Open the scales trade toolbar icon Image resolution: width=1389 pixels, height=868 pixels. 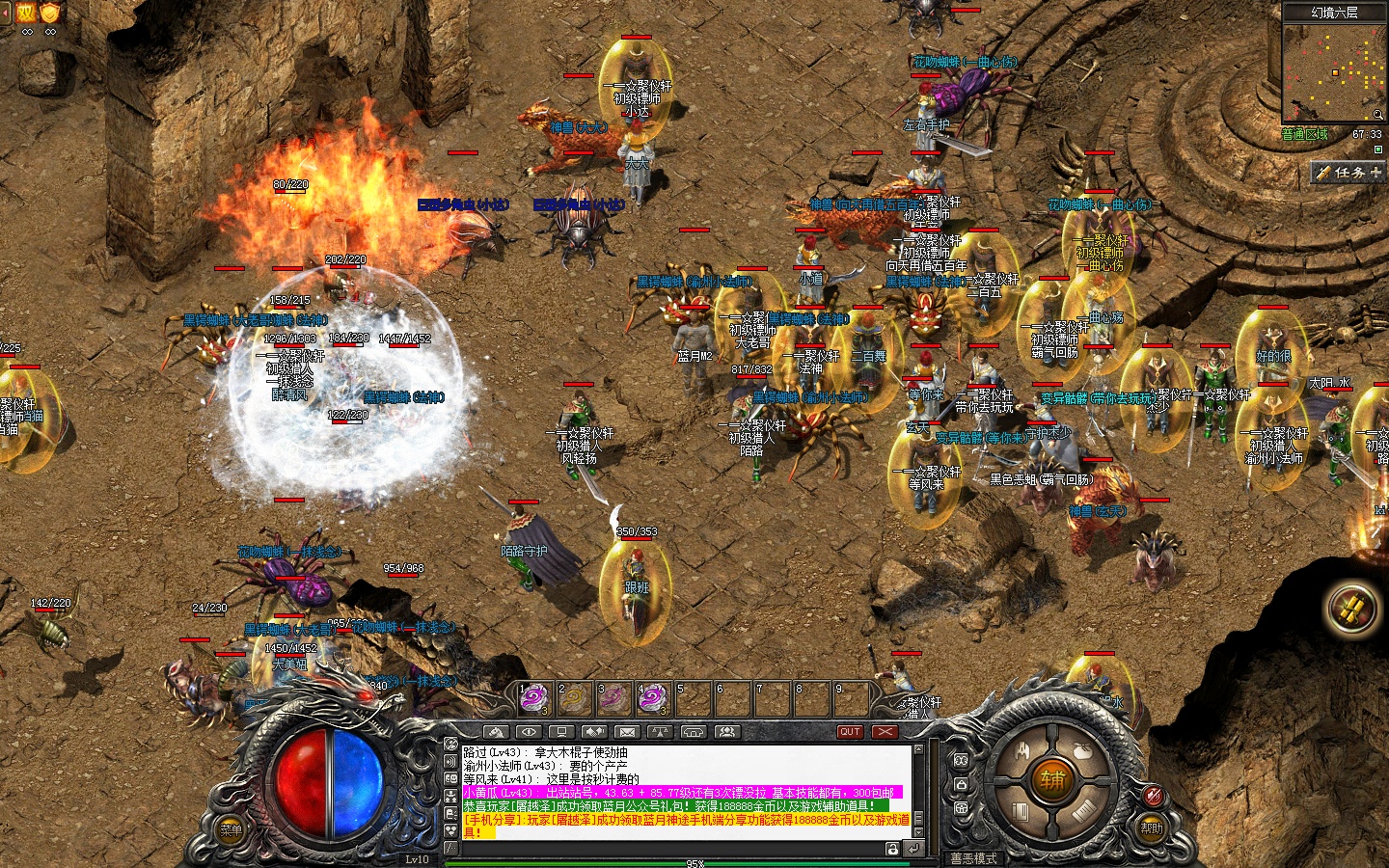click(660, 732)
